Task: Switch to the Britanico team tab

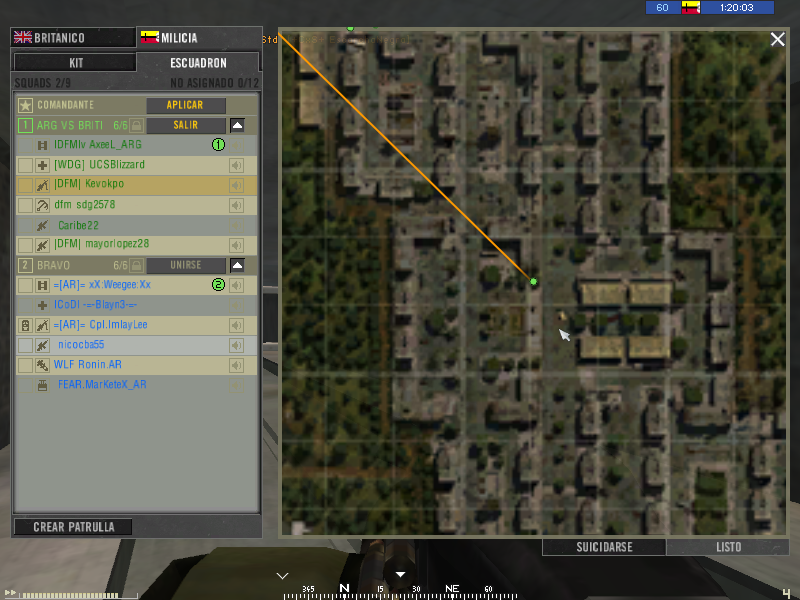Action: 71,38
